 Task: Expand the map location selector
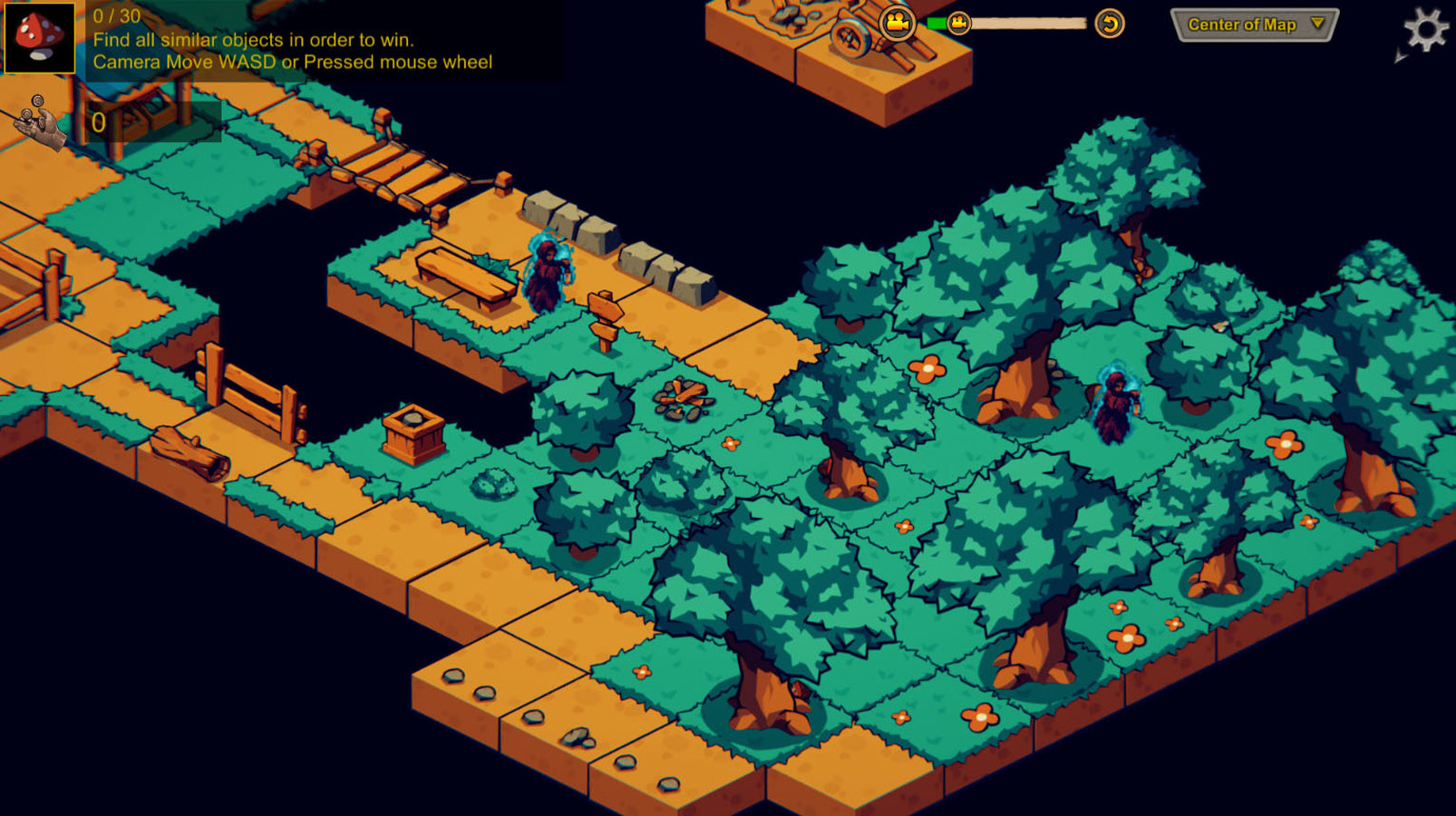(1252, 24)
